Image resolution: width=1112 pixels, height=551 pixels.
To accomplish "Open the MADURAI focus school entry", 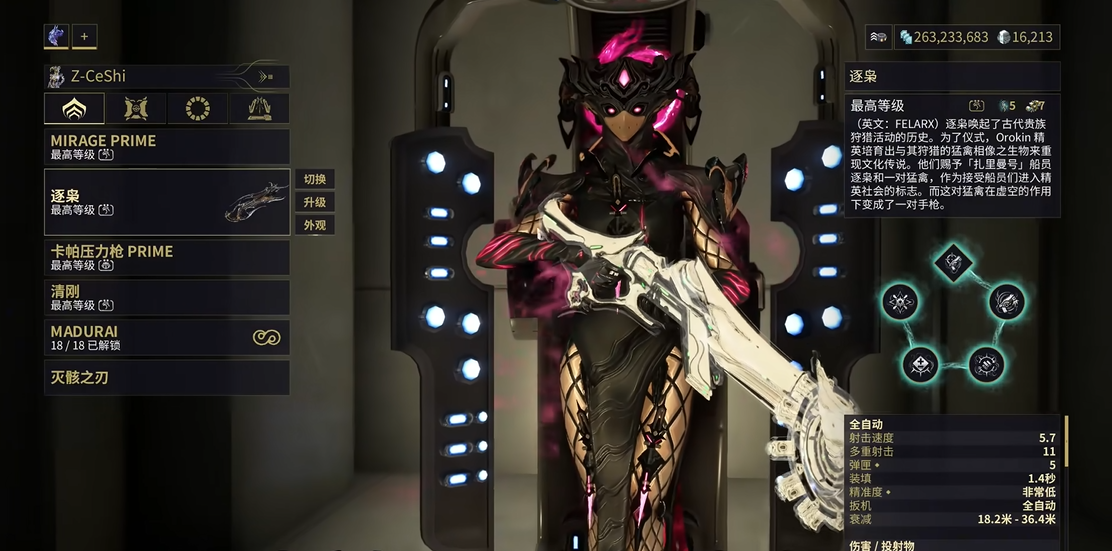I will (x=166, y=337).
